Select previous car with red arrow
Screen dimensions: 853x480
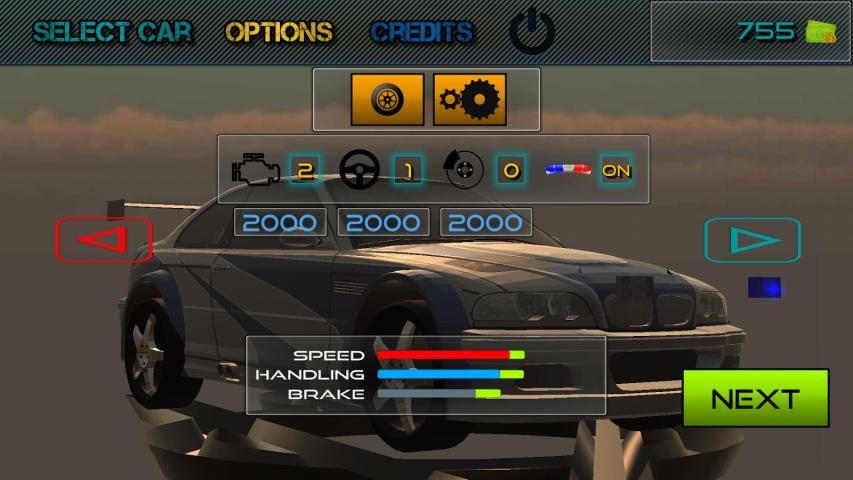[x=103, y=240]
